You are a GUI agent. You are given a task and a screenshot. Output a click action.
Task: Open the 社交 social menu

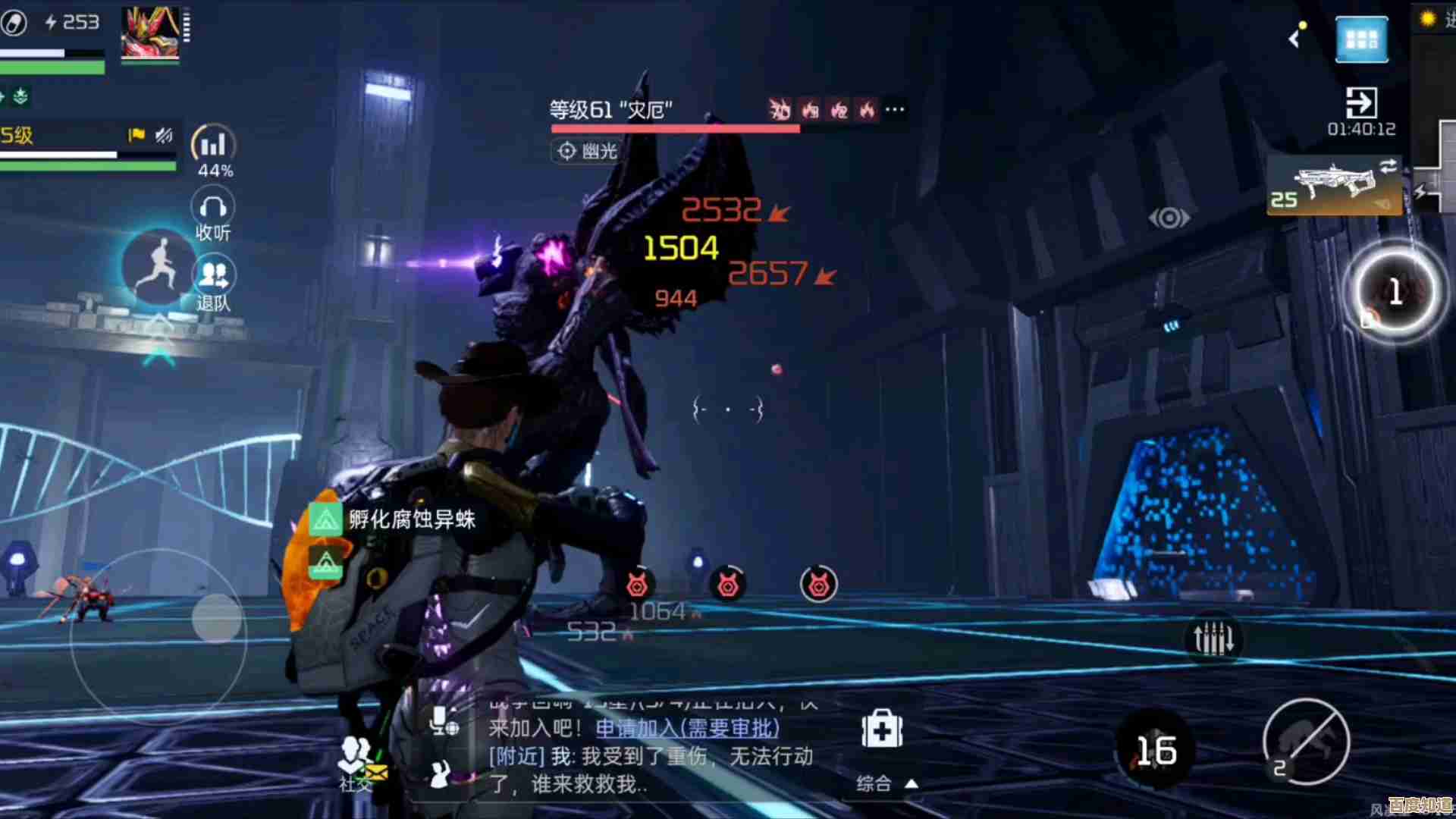356,762
